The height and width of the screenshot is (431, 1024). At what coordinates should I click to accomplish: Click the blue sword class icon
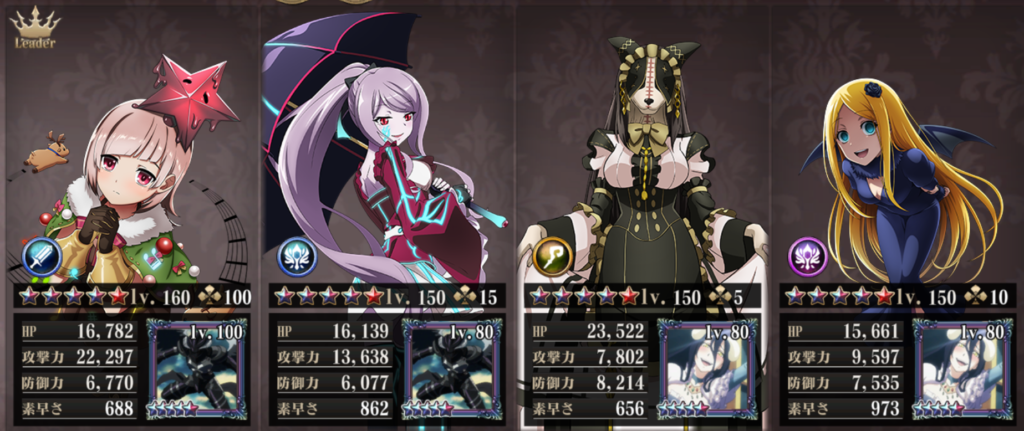tap(43, 258)
